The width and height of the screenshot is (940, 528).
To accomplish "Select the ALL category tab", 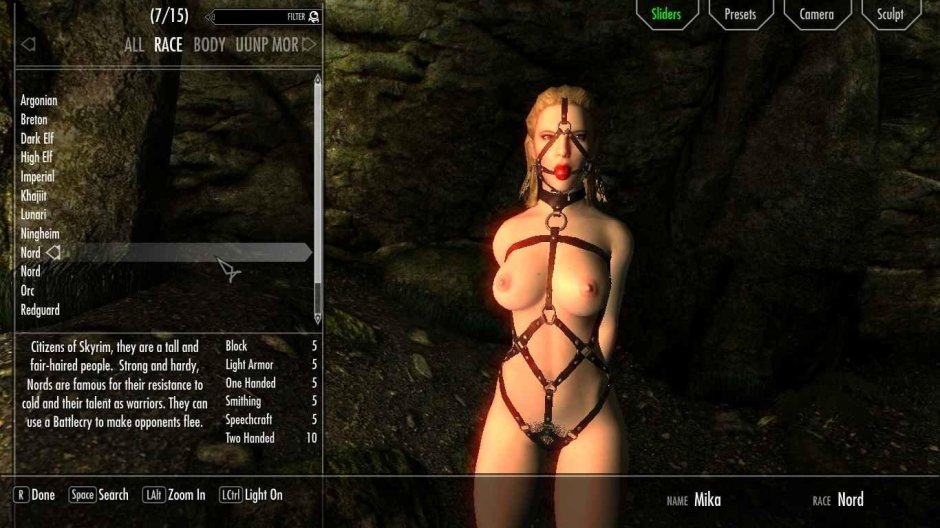I will click(134, 45).
